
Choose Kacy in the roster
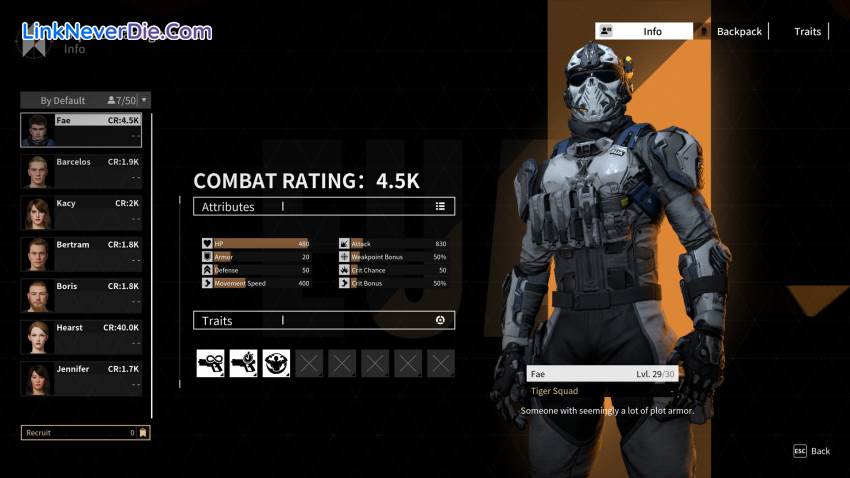tap(81, 213)
